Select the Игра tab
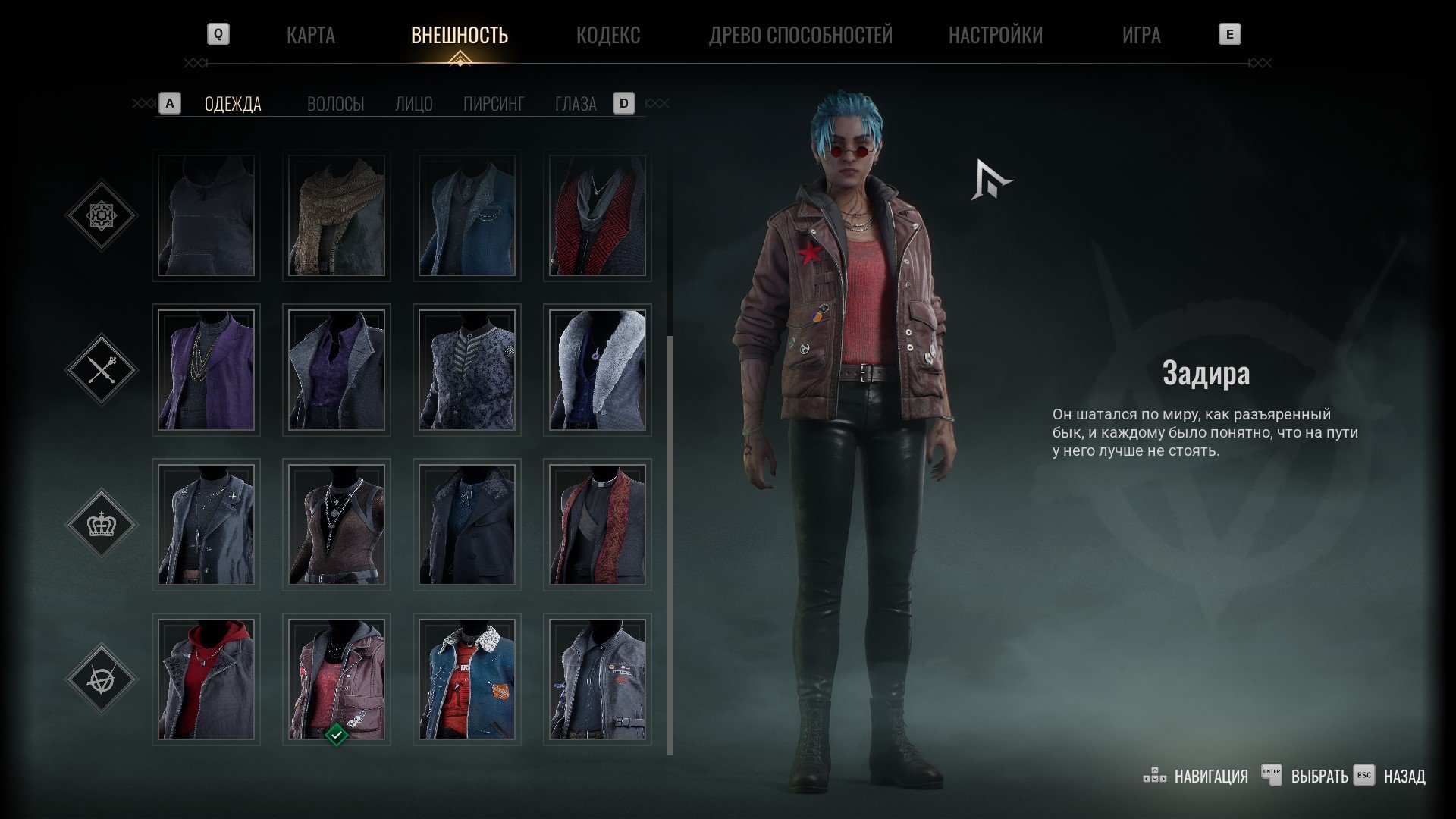 pos(1141,35)
